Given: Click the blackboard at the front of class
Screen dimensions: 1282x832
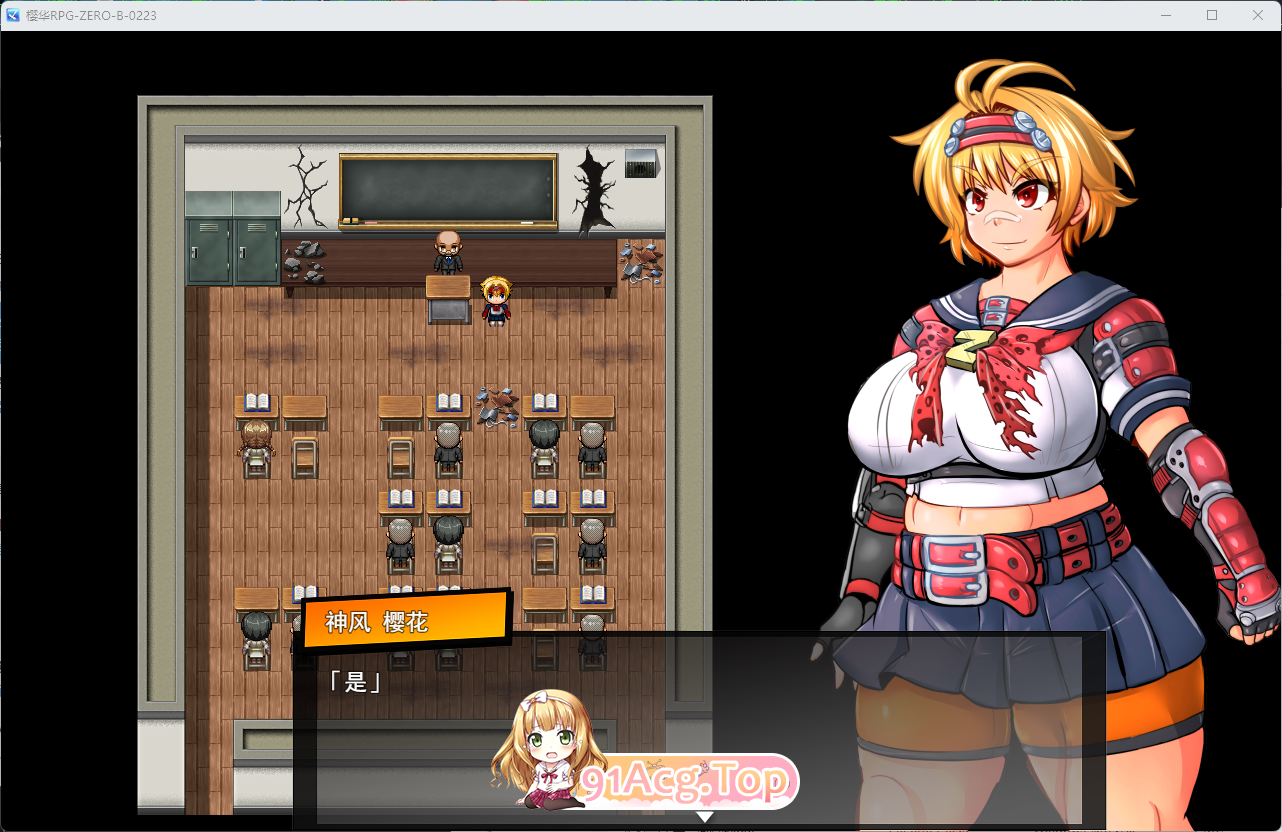Looking at the screenshot, I should 447,187.
